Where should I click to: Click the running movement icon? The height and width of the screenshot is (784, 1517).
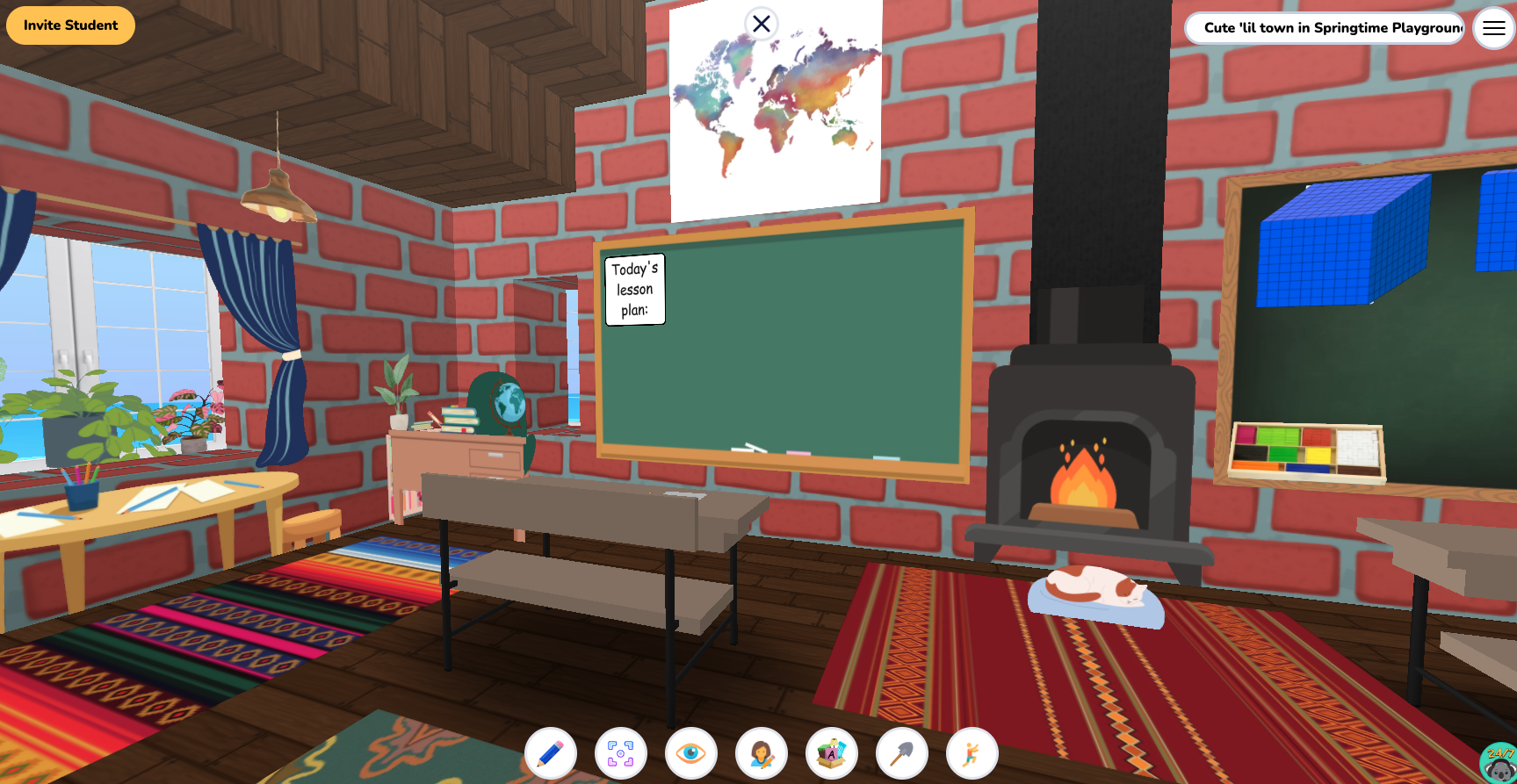click(x=972, y=752)
